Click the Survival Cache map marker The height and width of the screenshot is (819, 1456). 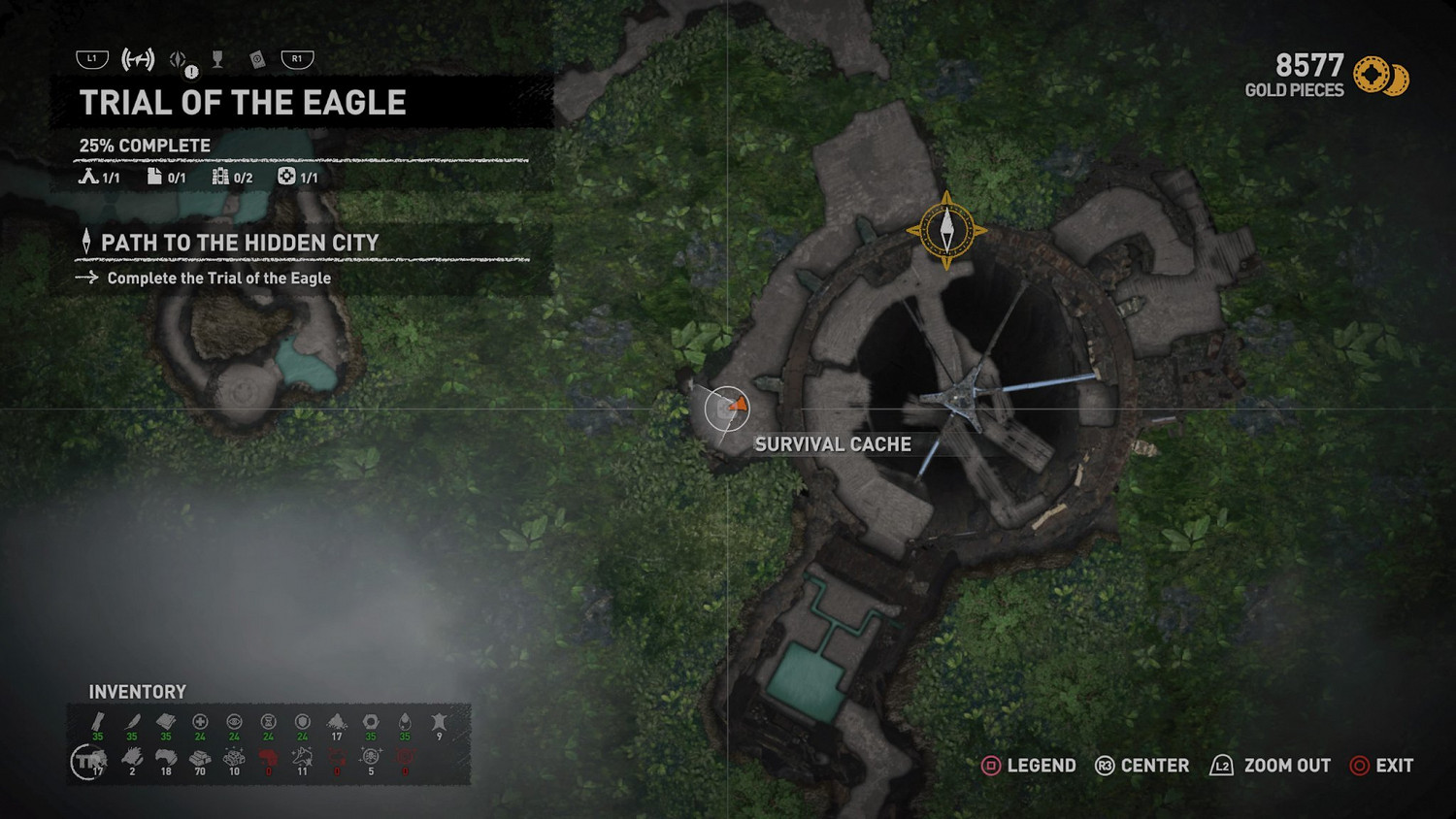coord(726,409)
